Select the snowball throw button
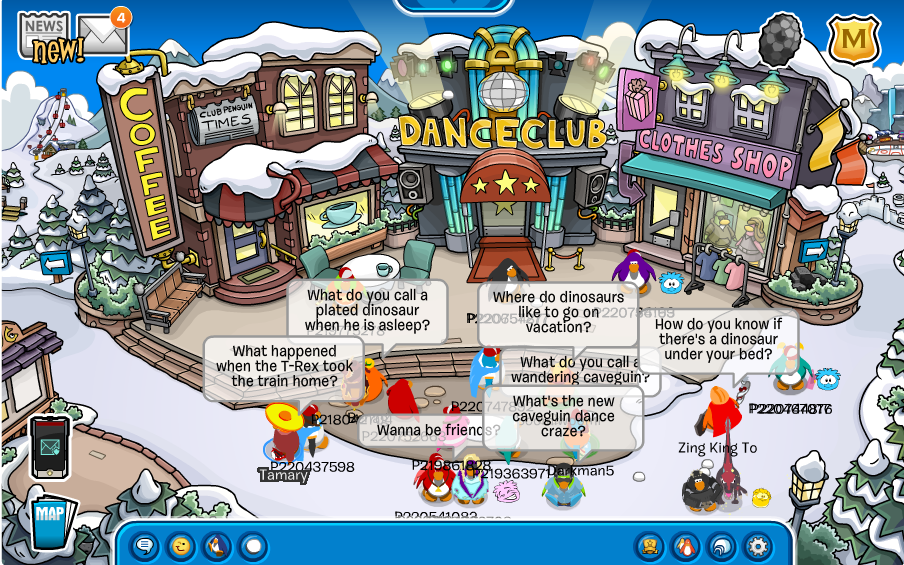This screenshot has height=565, width=904. click(x=253, y=546)
